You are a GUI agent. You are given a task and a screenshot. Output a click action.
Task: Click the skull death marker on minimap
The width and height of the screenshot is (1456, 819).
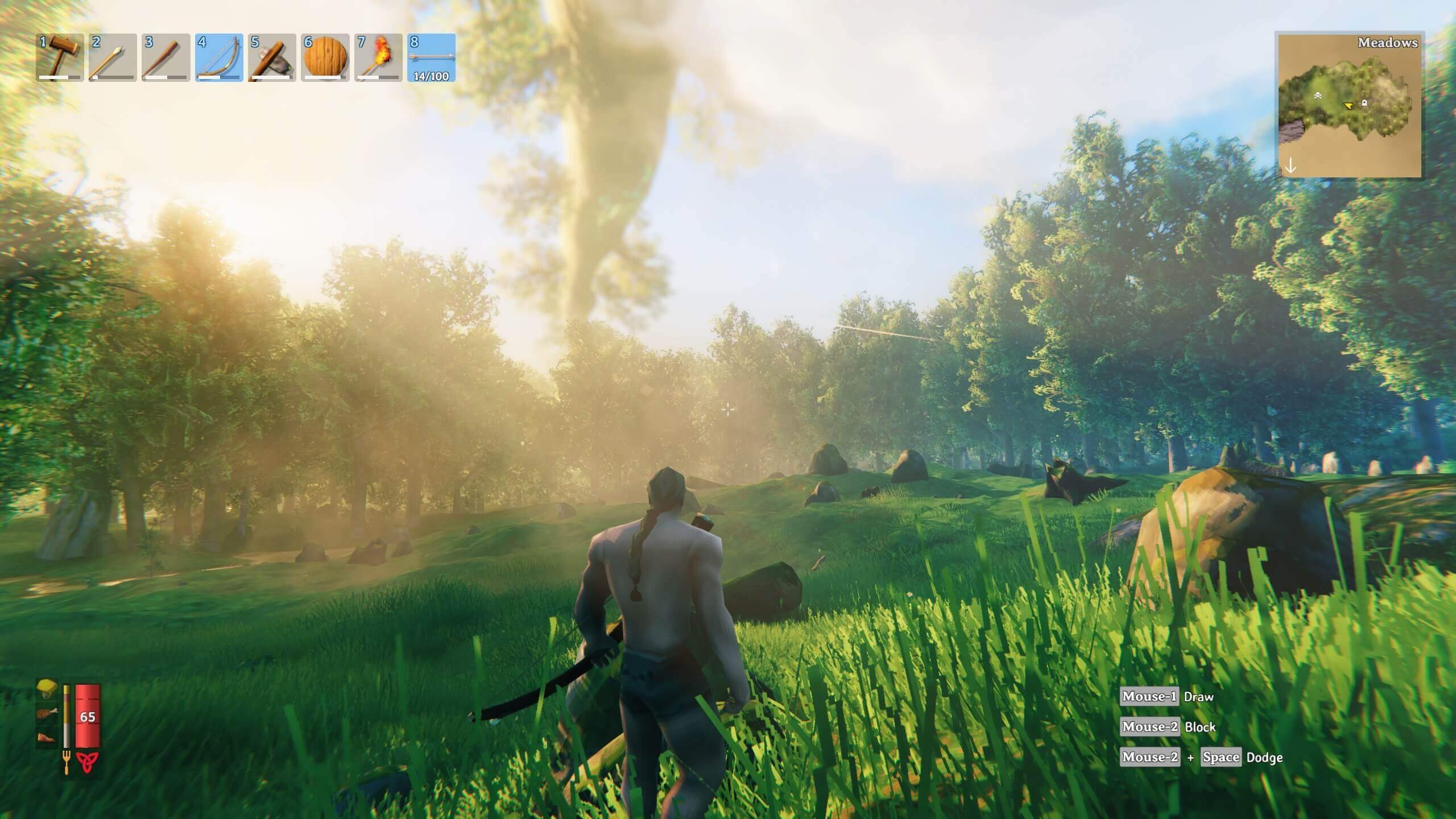1317,96
